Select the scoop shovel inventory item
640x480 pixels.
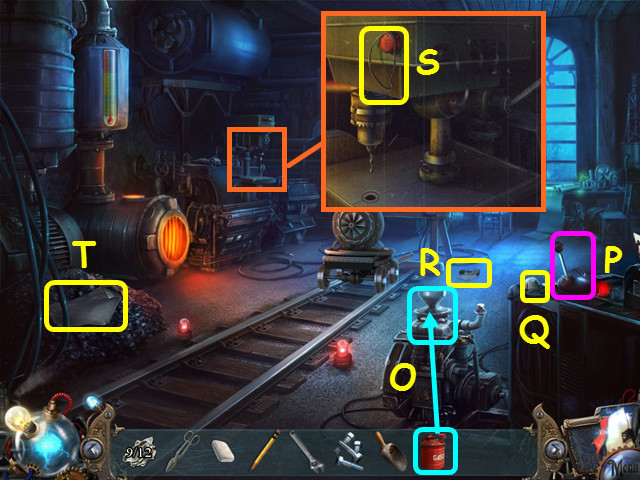click(388, 451)
